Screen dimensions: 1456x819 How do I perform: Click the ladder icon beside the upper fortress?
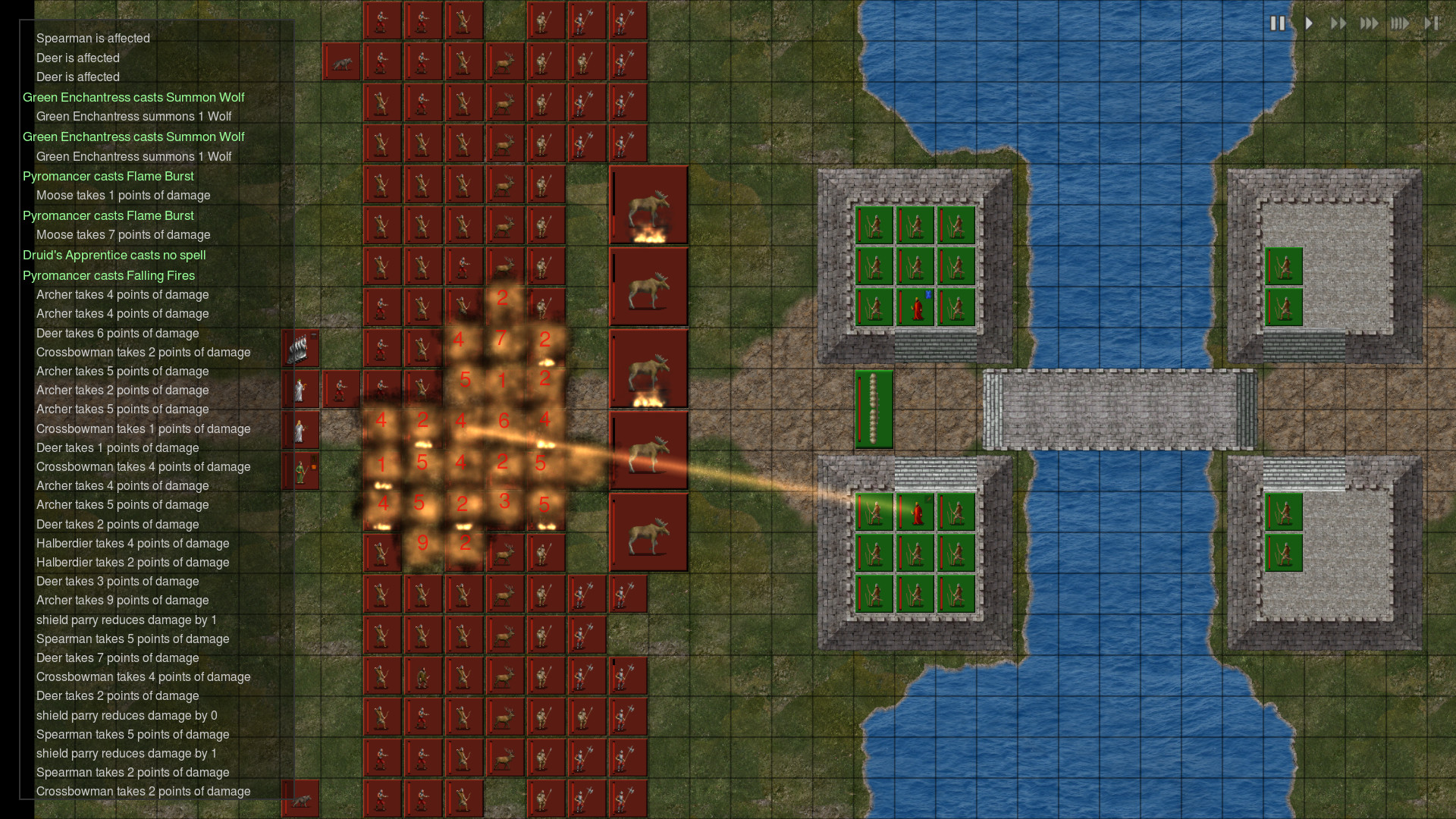[874, 409]
